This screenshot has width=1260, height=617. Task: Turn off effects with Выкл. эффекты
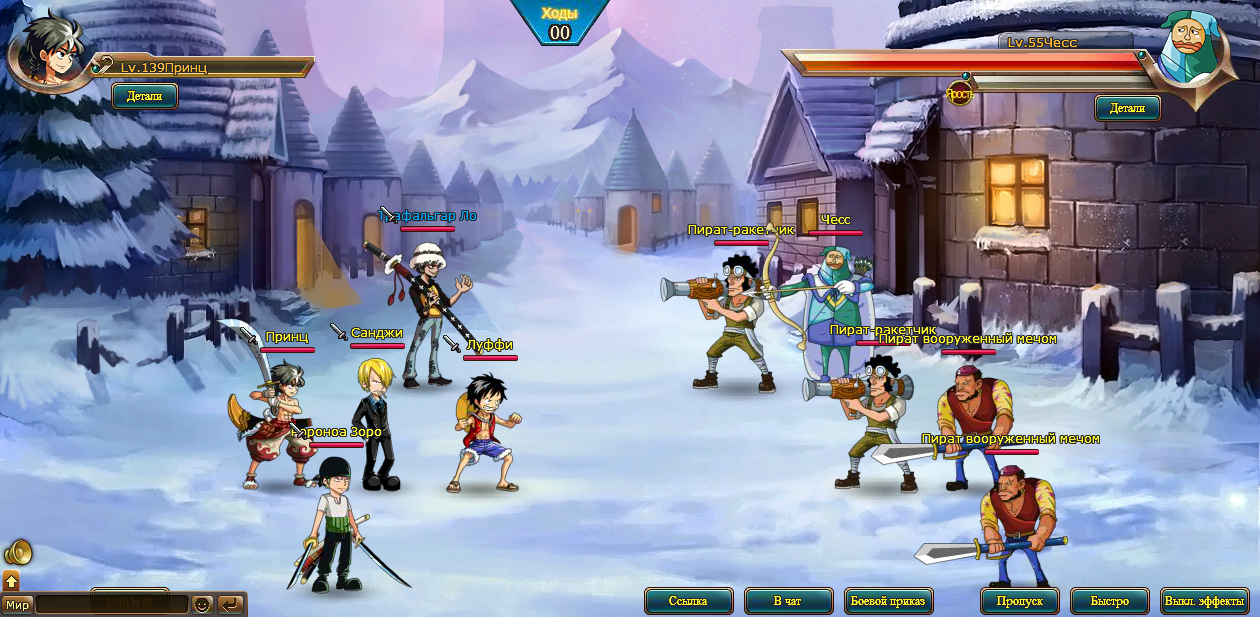tap(1205, 601)
